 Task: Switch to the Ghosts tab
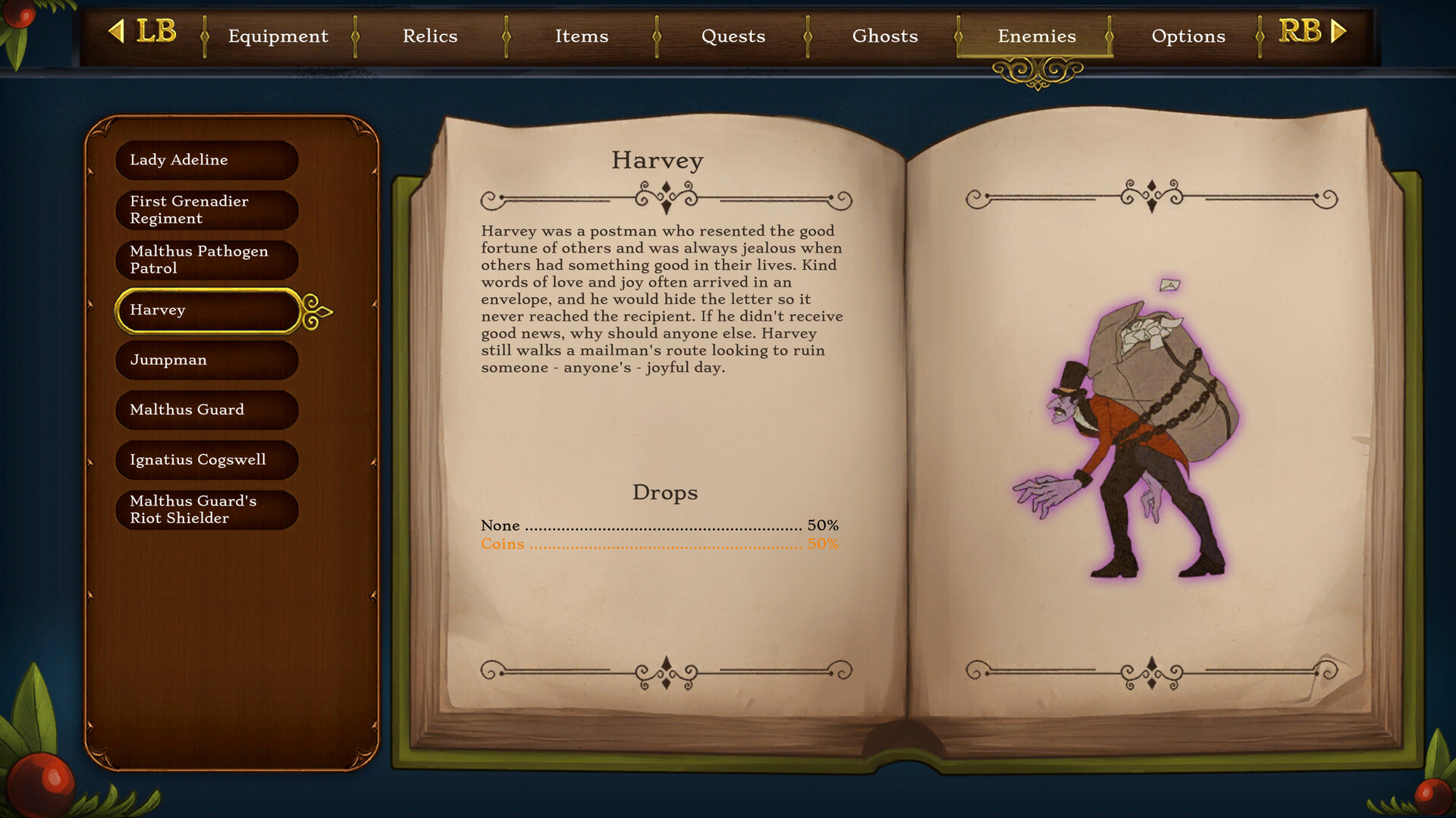tap(885, 36)
